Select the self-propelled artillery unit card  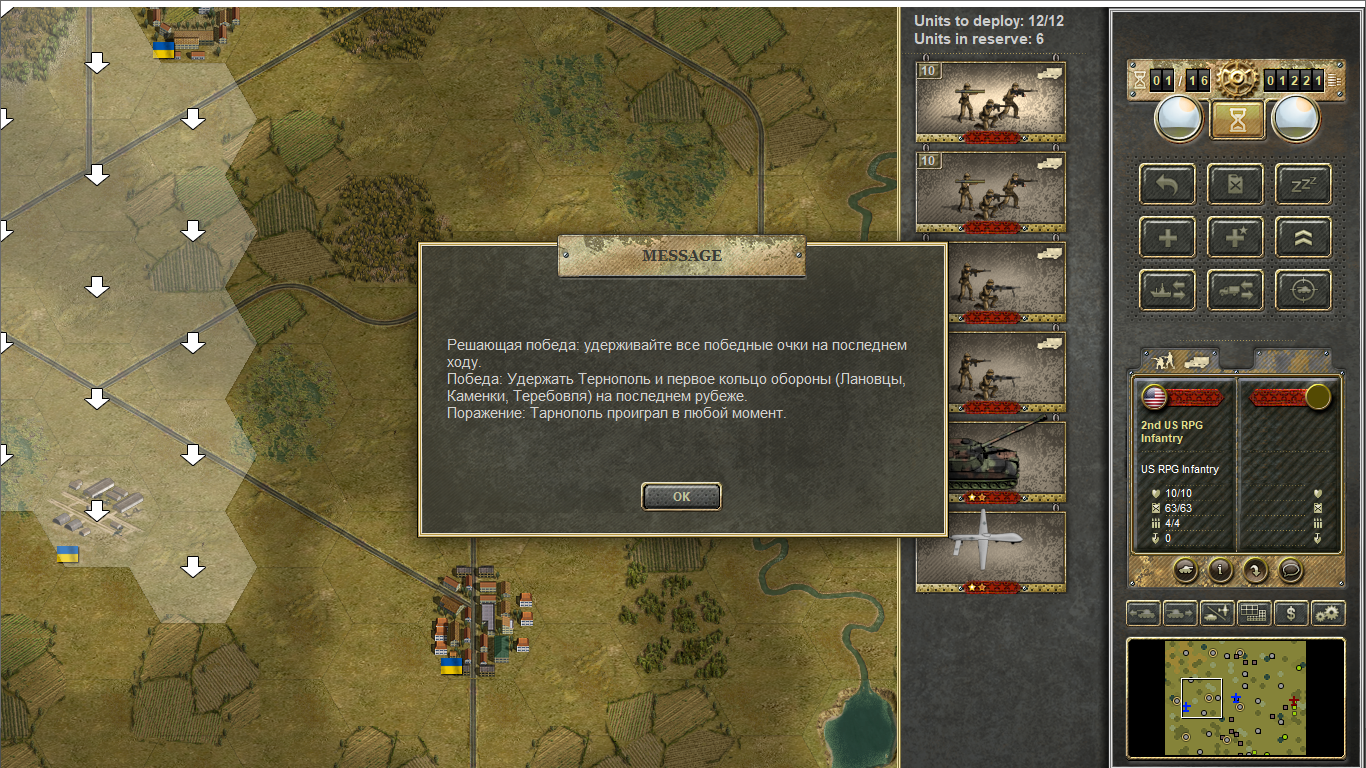990,462
